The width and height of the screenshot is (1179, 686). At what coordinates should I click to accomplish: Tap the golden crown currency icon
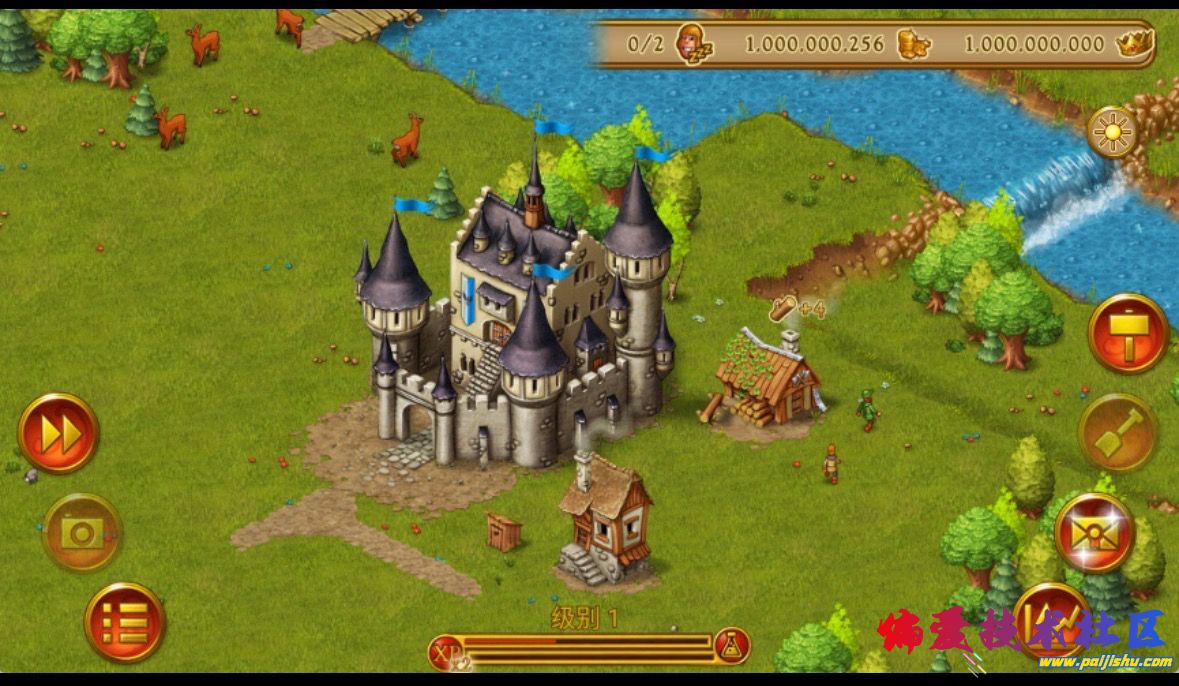click(1134, 43)
